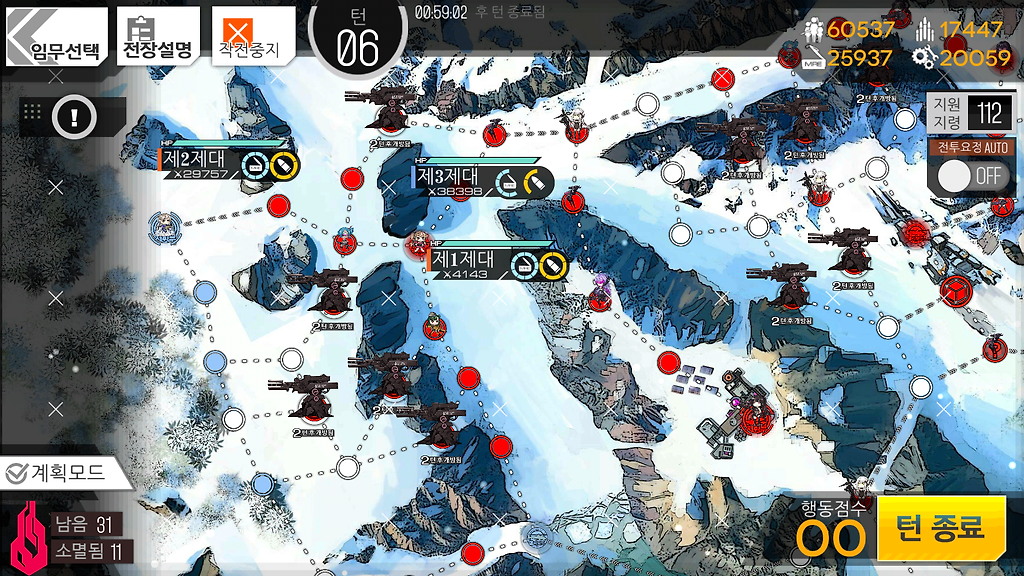Abort the mission with 작전중지
This screenshot has height=576, width=1024.
click(x=254, y=38)
